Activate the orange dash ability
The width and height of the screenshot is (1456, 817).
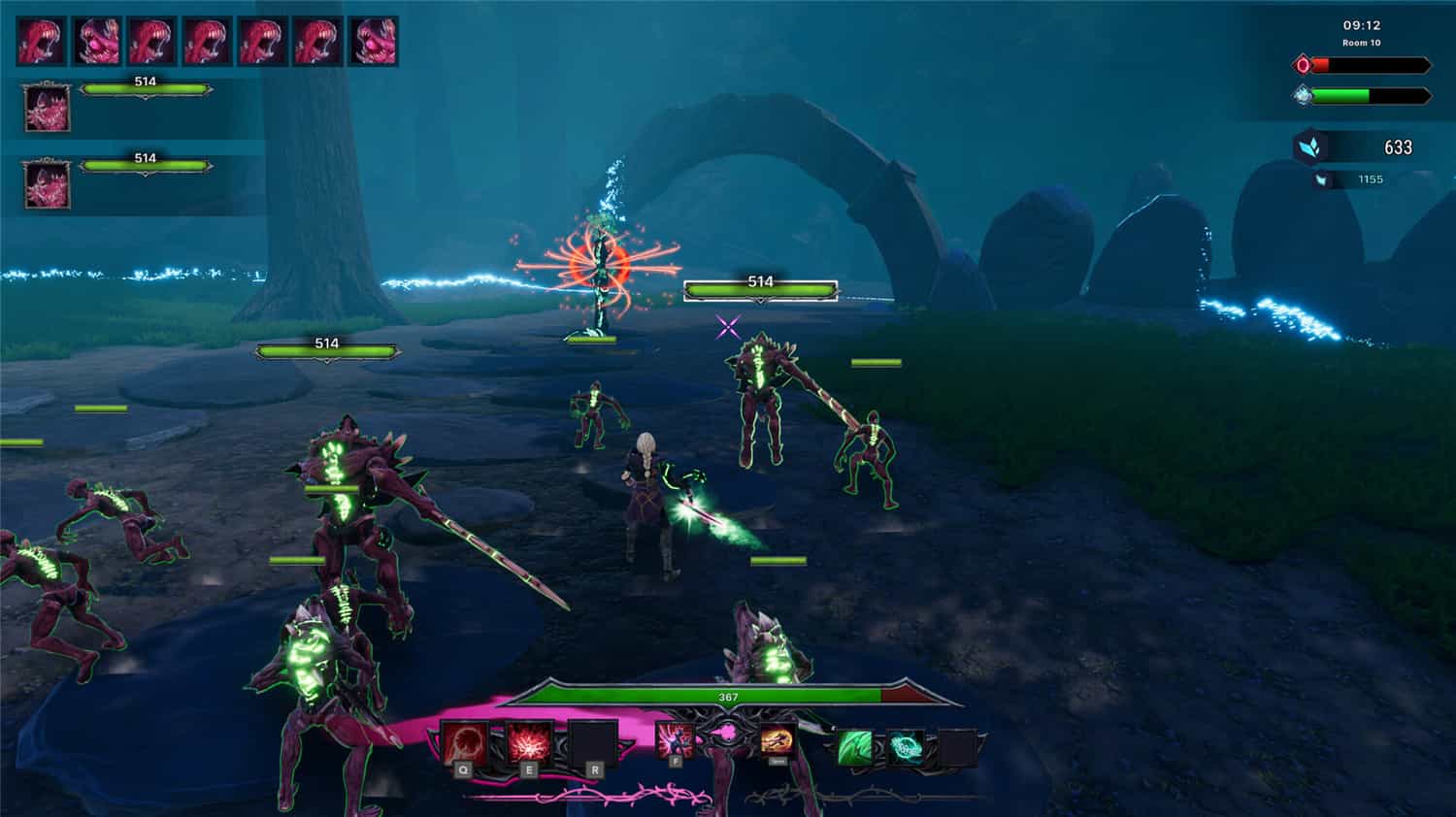click(777, 740)
